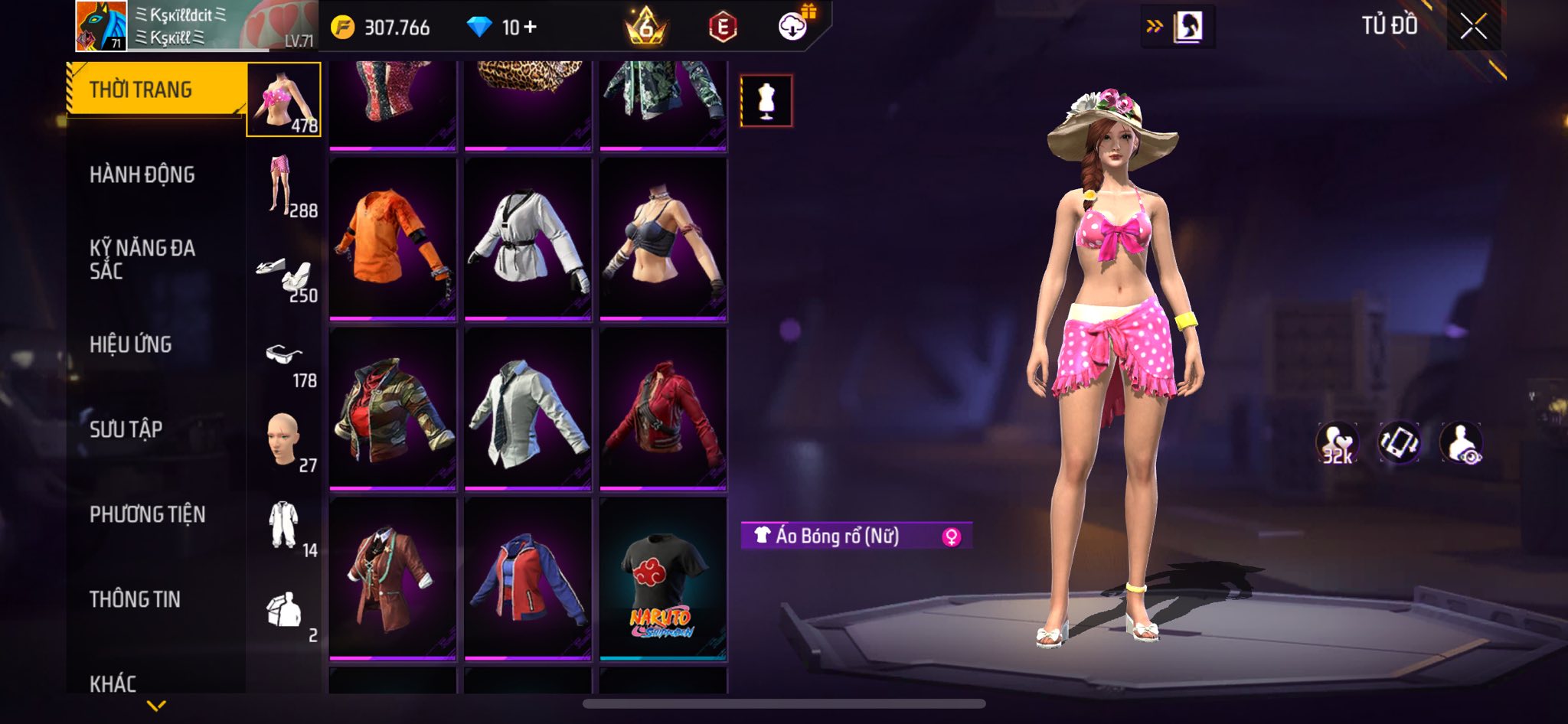Image resolution: width=1568 pixels, height=724 pixels.
Task: Add diamonds with the plus button
Action: click(530, 28)
